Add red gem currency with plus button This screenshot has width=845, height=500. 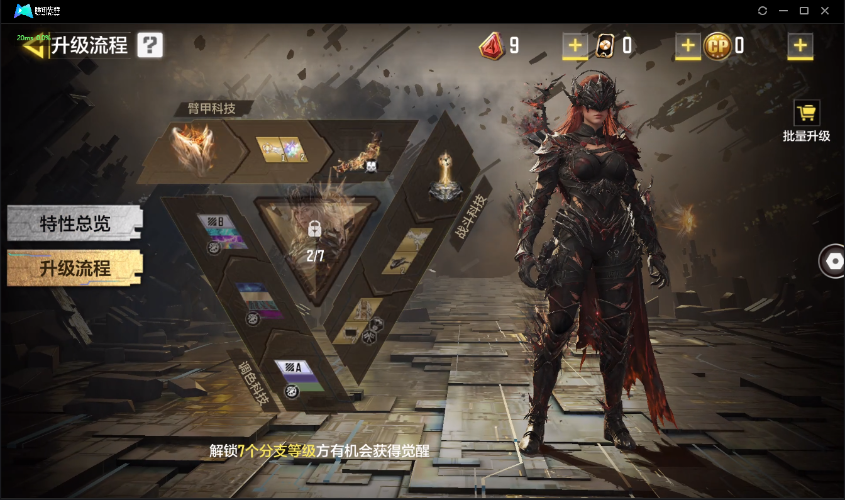coord(575,45)
